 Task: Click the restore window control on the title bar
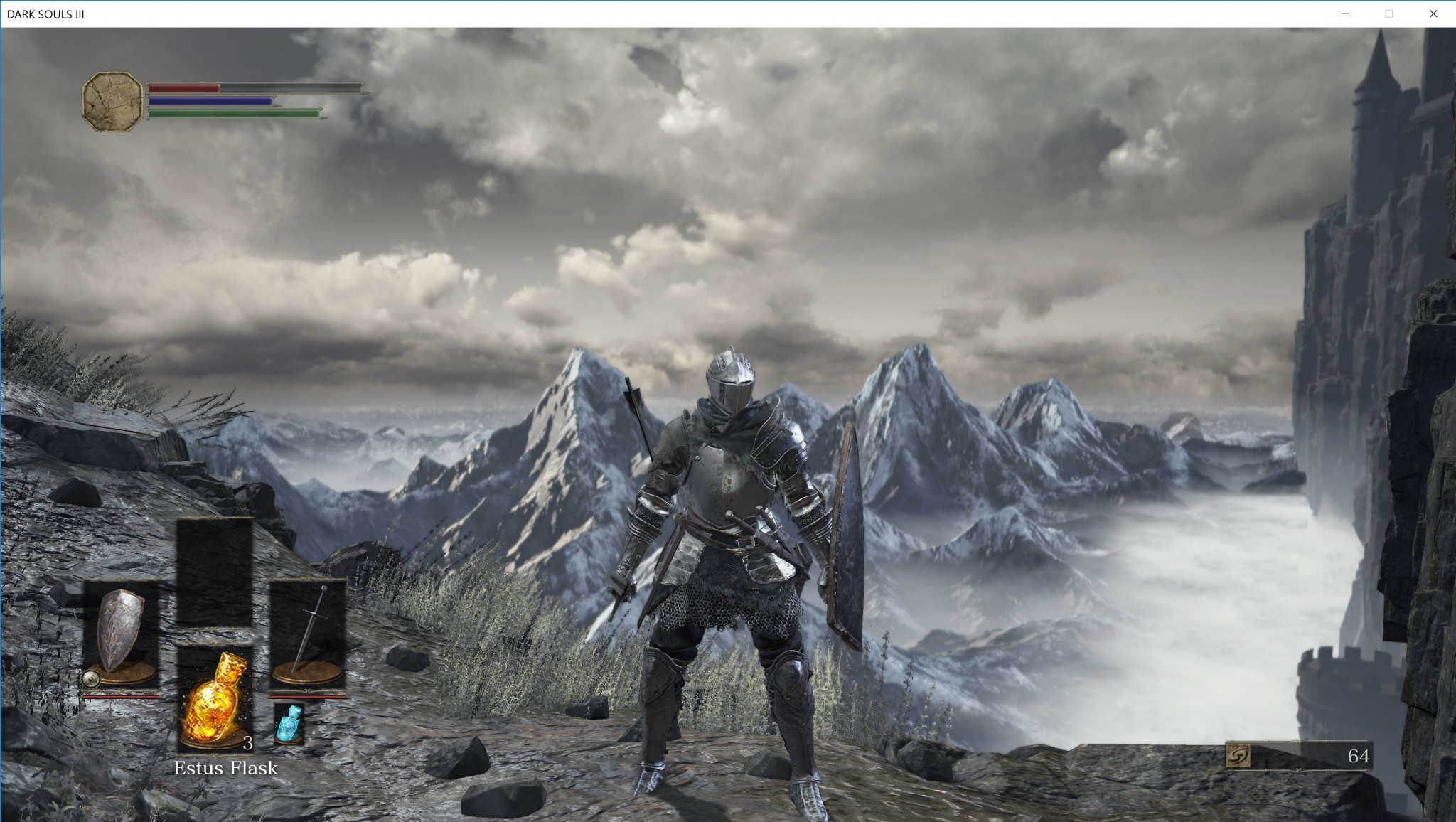coord(1388,13)
